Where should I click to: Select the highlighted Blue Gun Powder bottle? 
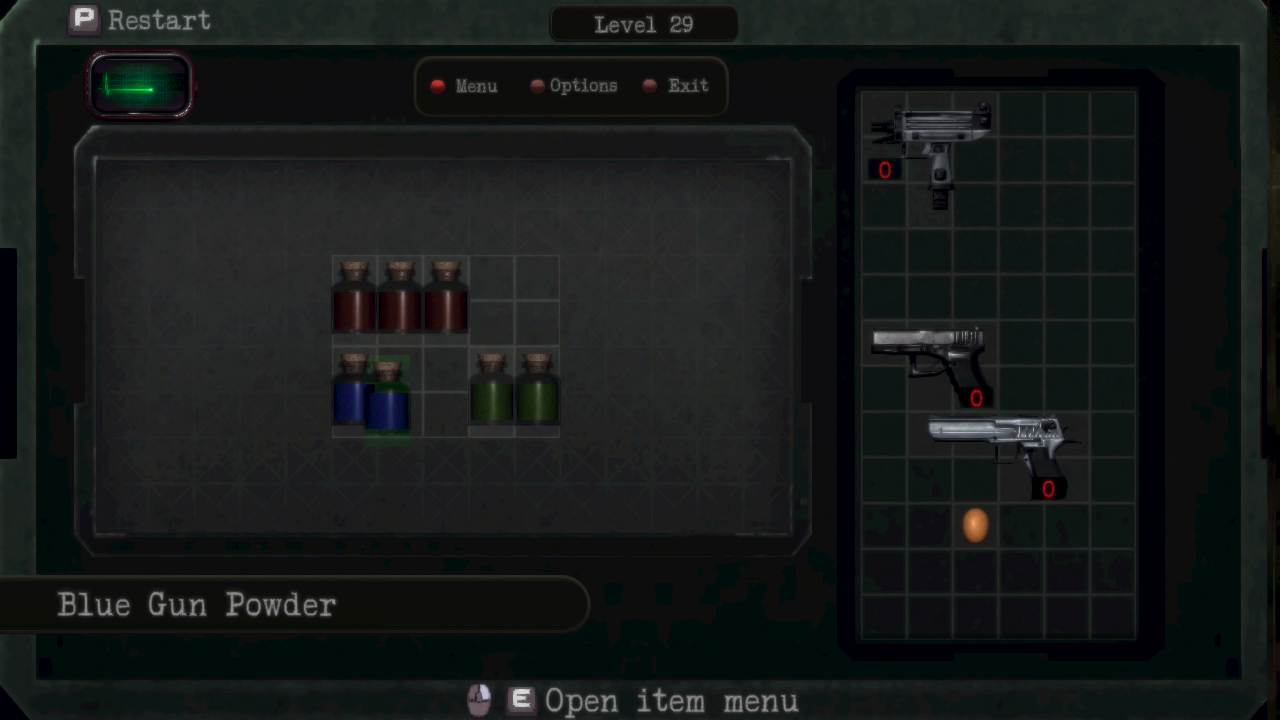(x=388, y=400)
